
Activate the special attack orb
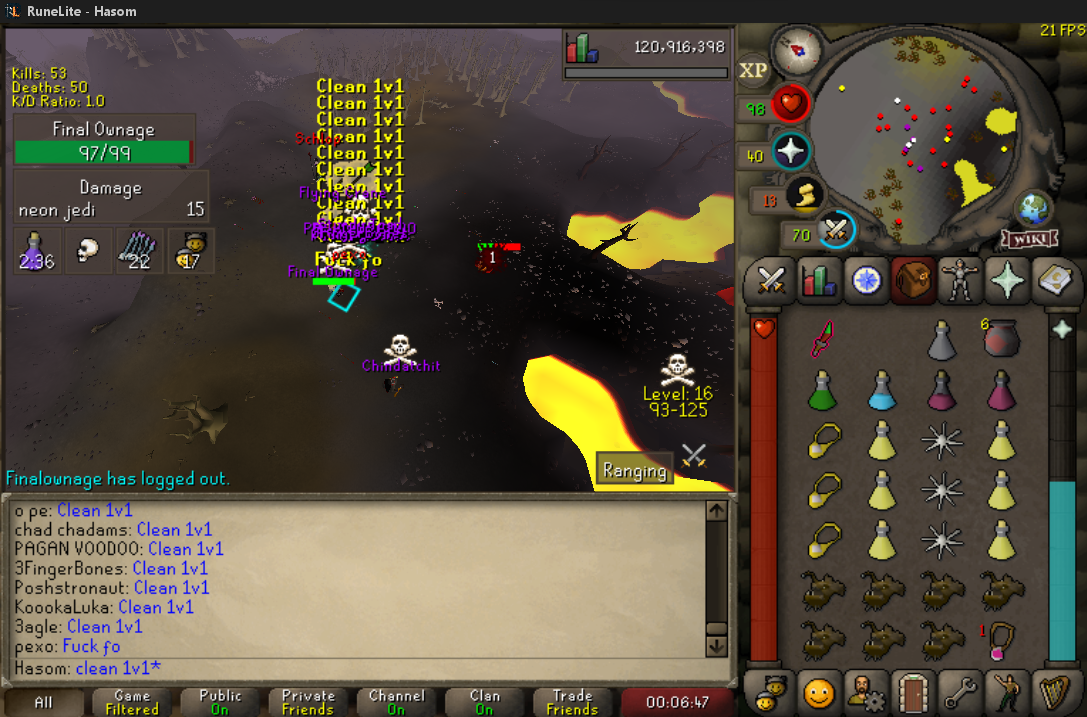(834, 231)
